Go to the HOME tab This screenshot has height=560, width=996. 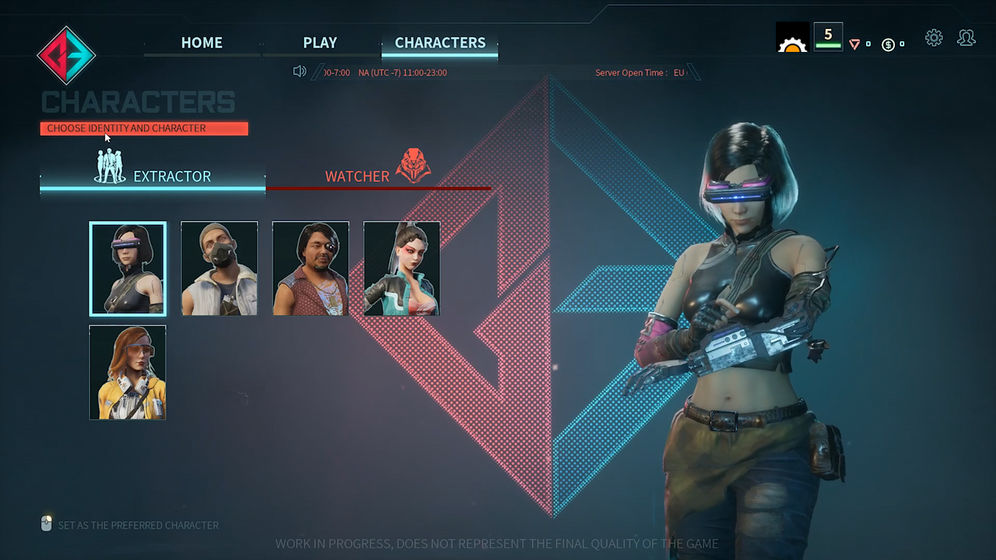[x=202, y=43]
